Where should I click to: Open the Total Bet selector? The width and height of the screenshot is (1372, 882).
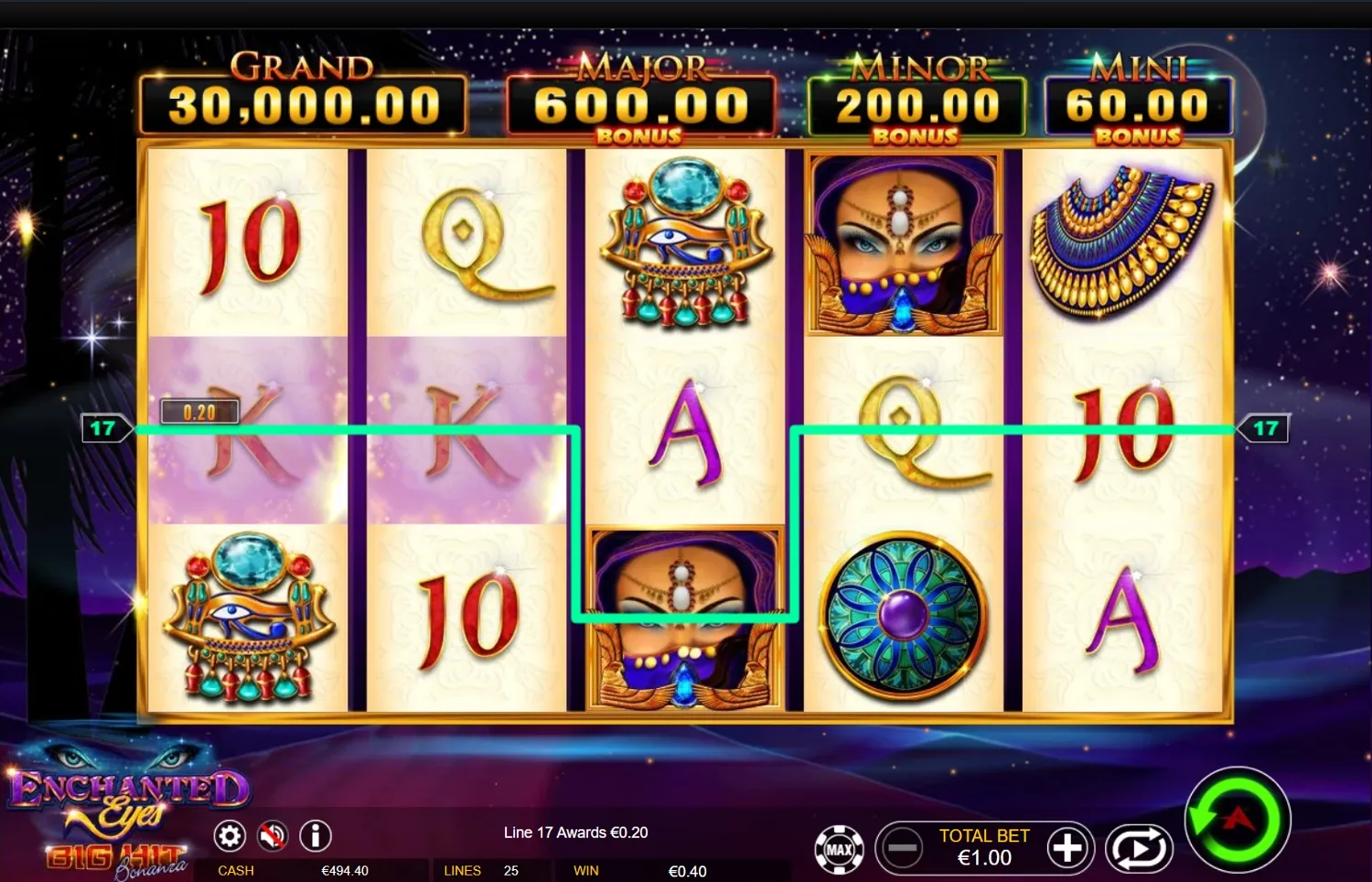[983, 847]
